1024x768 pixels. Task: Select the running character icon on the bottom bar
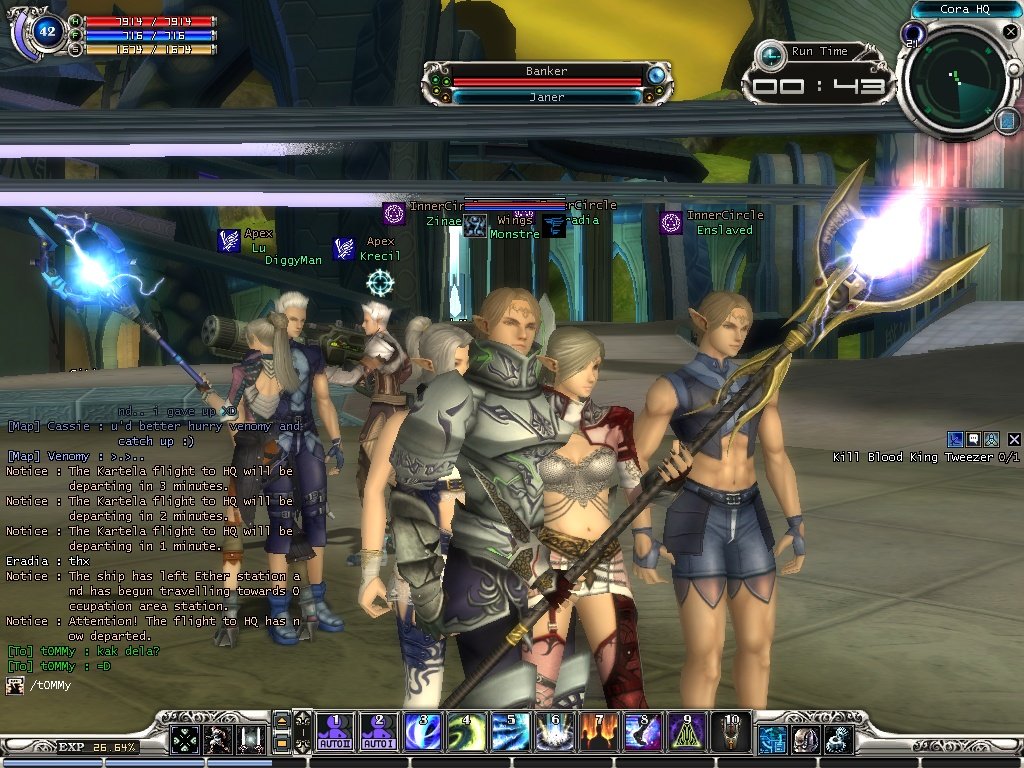coord(217,740)
